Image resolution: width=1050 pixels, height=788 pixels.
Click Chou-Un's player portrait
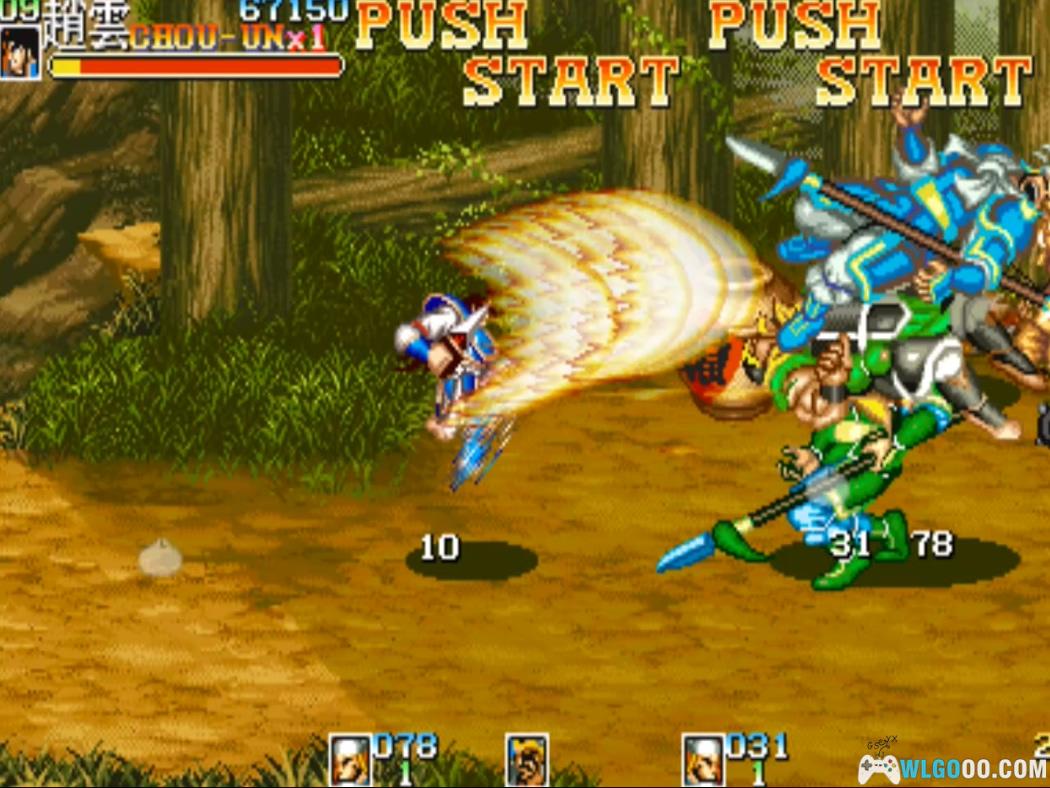click(20, 52)
